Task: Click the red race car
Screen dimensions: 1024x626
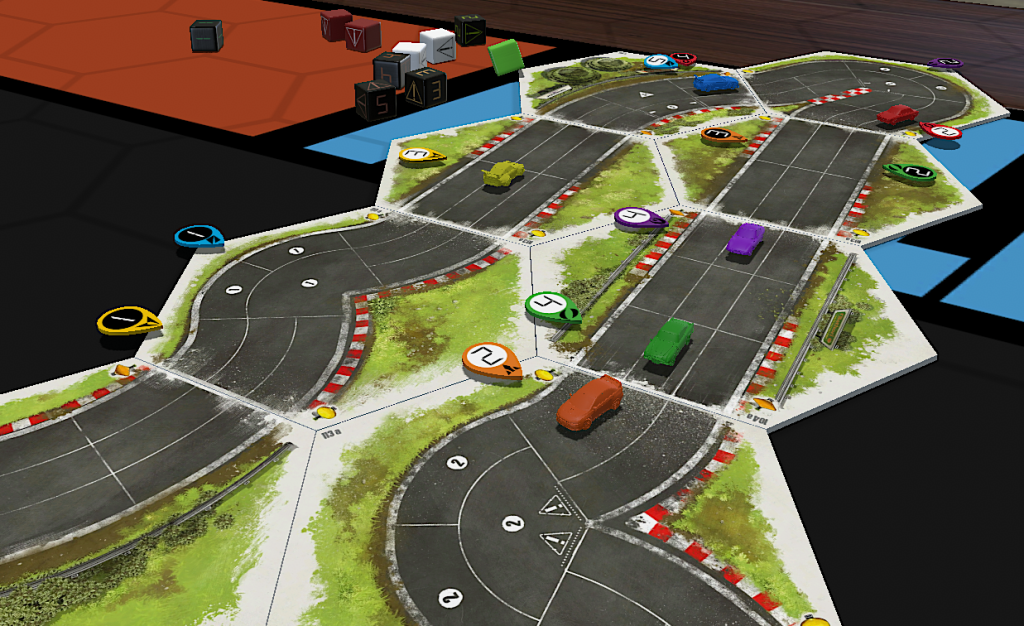Action: [896, 116]
